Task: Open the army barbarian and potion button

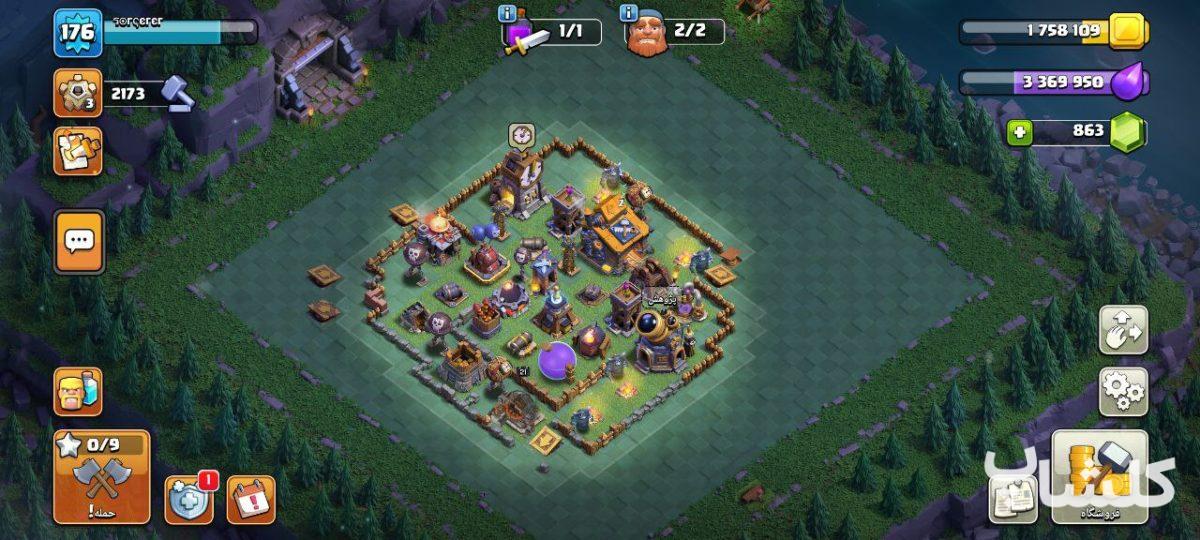Action: (x=77, y=391)
